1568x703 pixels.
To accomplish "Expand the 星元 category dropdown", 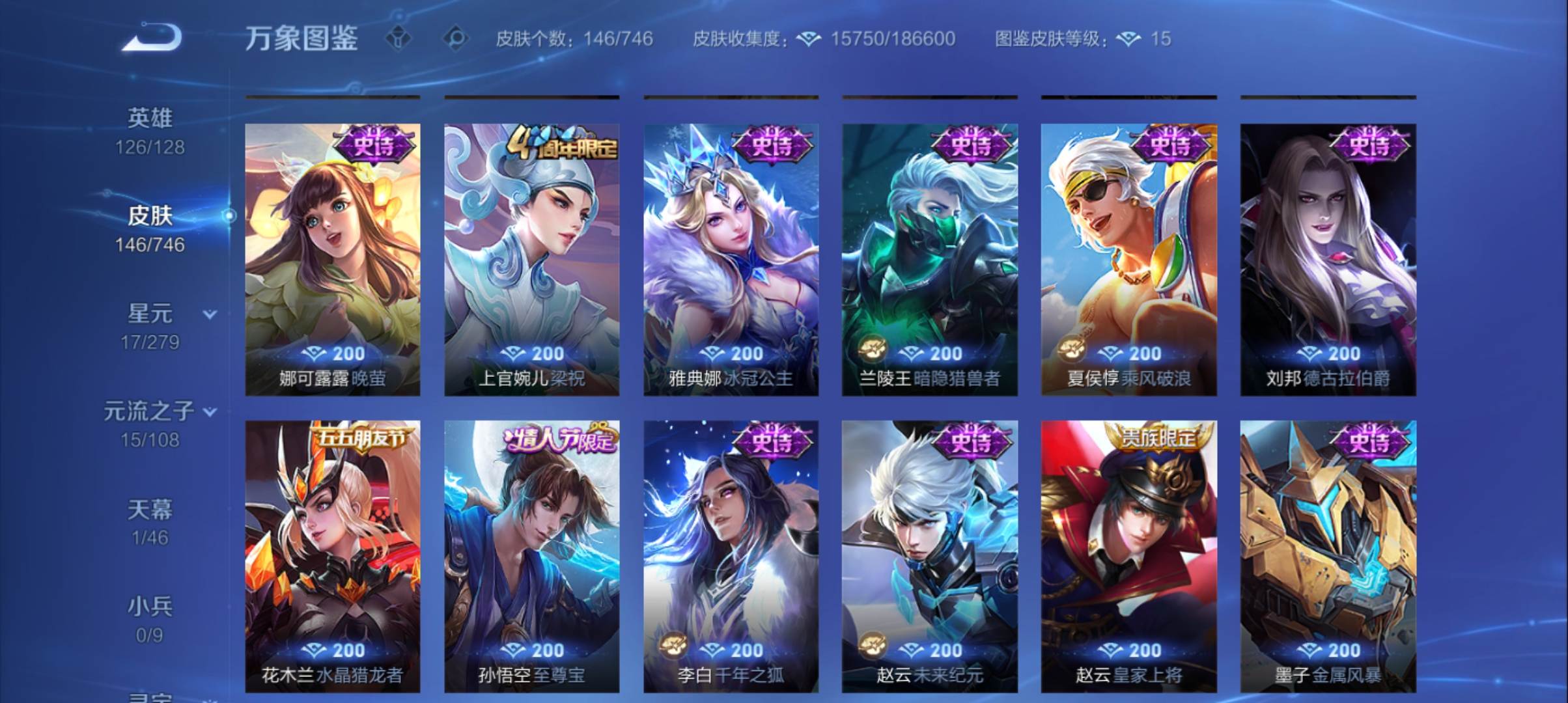I will click(210, 315).
